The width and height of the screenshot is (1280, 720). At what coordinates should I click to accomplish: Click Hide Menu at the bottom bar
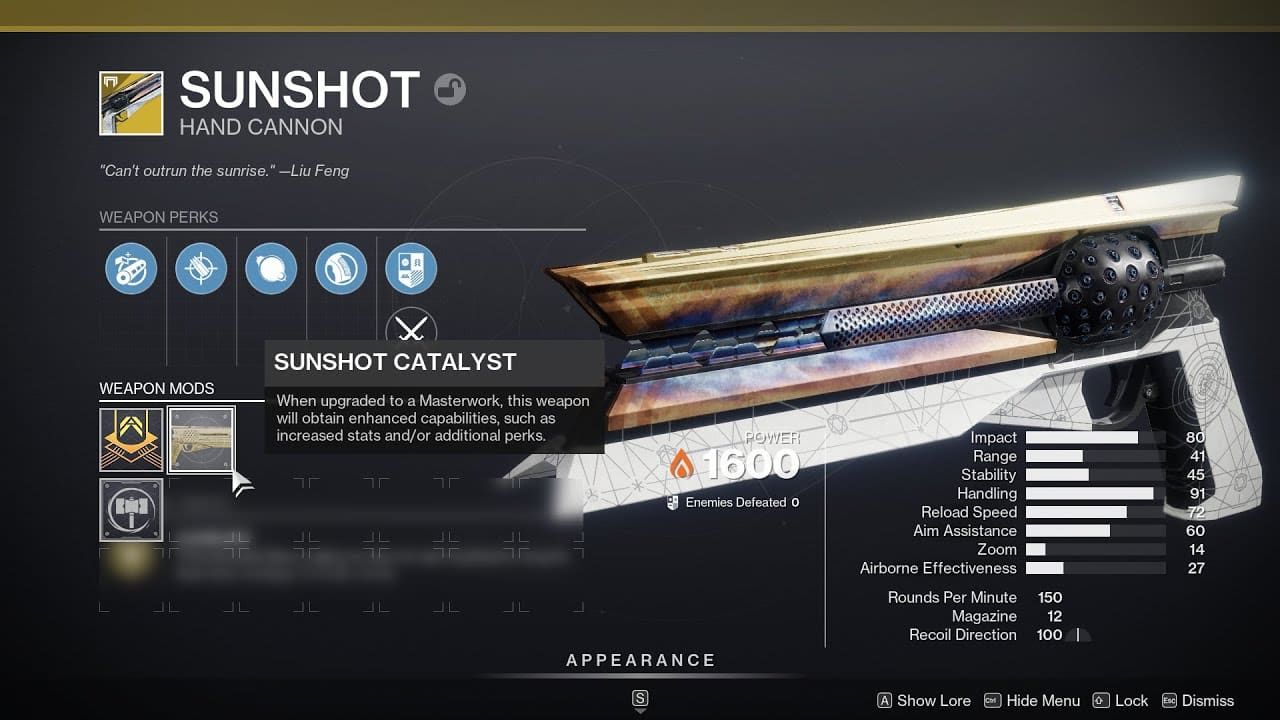(1043, 701)
